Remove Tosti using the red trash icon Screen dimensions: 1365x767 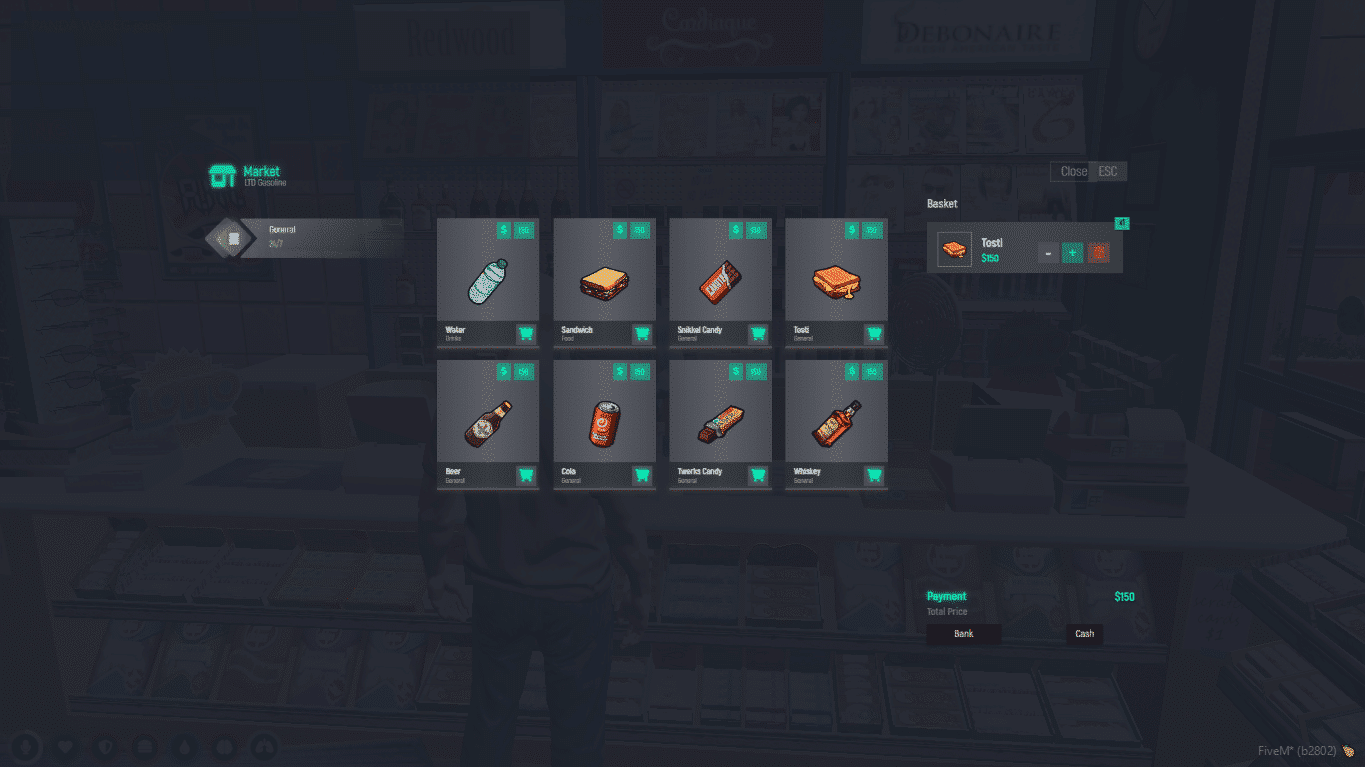coord(1097,253)
